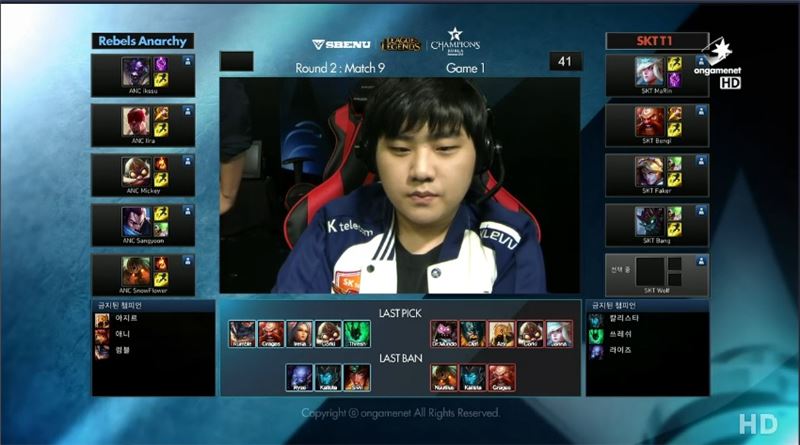Select the Irelia last pick icon
Viewport: 800px width, 445px height.
pos(300,334)
